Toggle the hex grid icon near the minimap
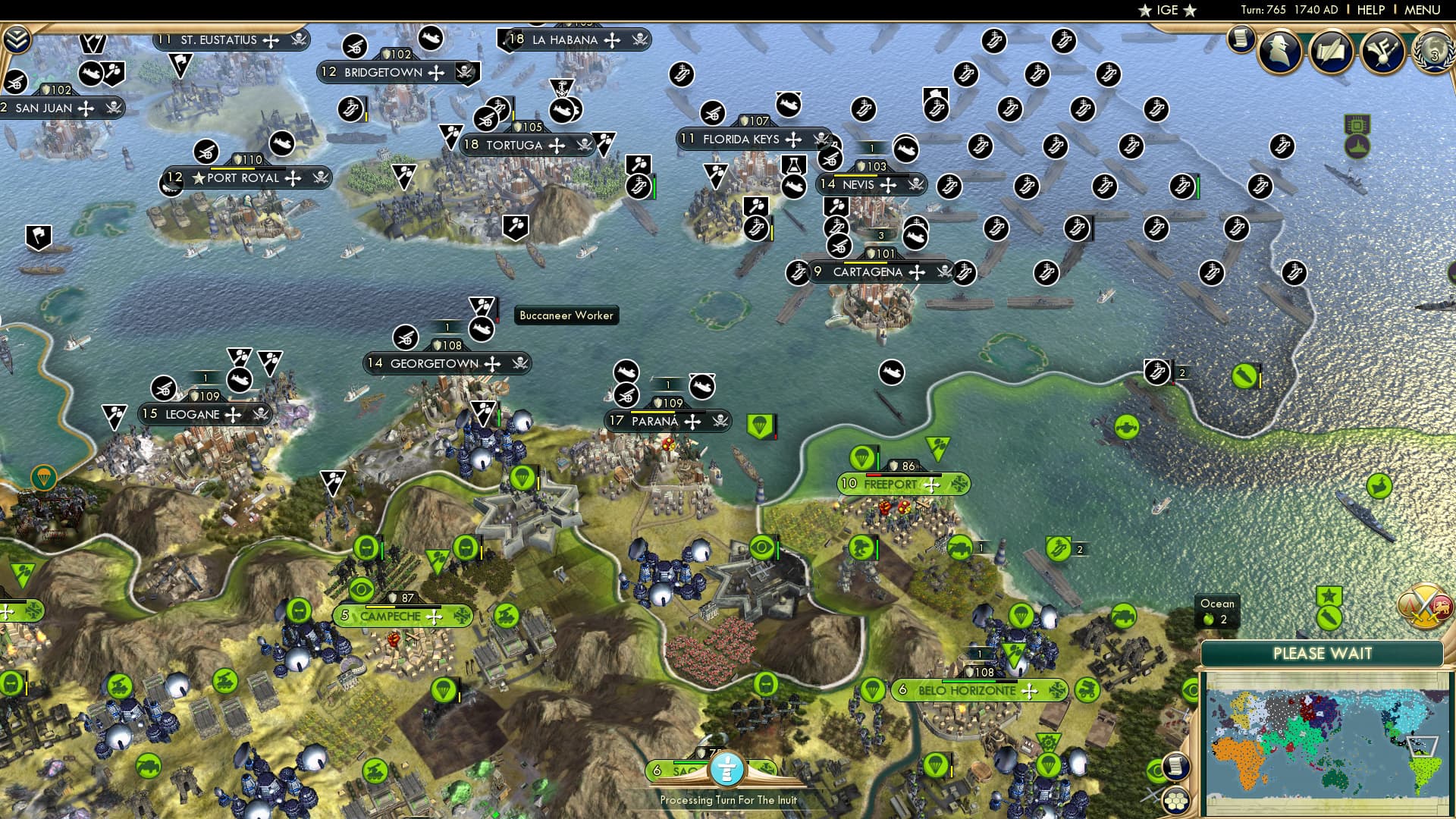Image resolution: width=1456 pixels, height=819 pixels. (x=1175, y=800)
